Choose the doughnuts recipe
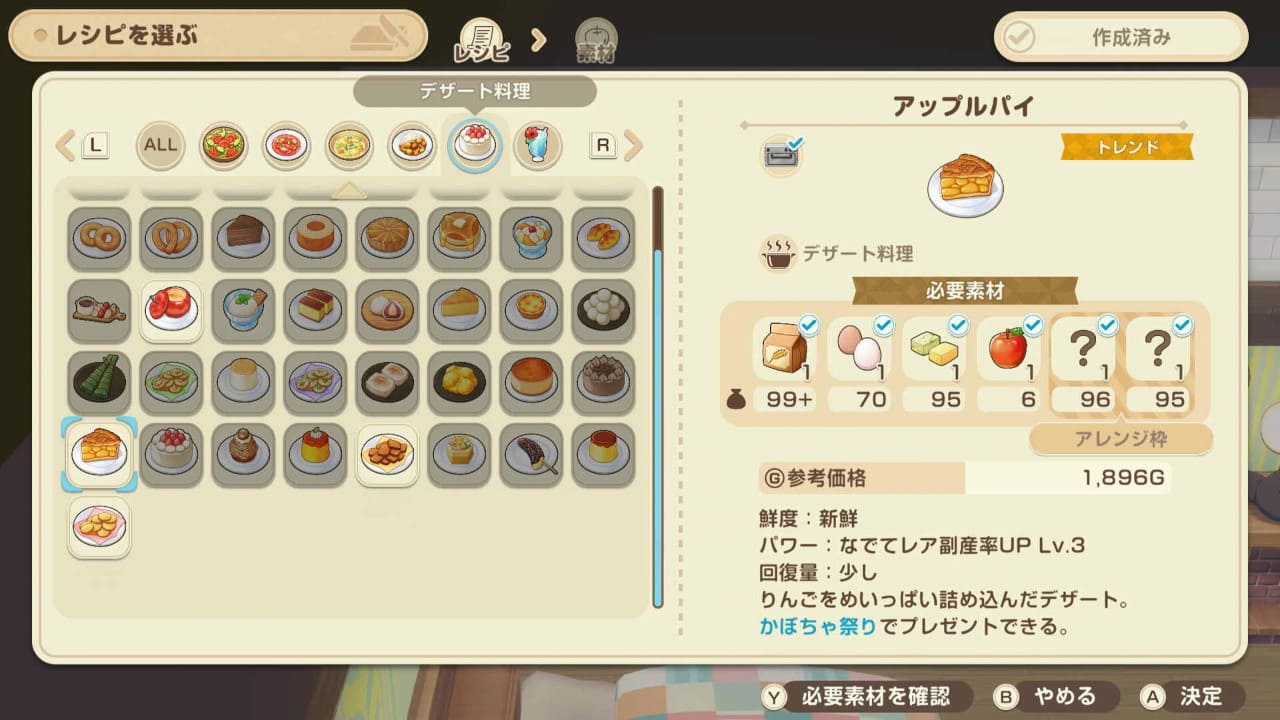 (x=100, y=238)
